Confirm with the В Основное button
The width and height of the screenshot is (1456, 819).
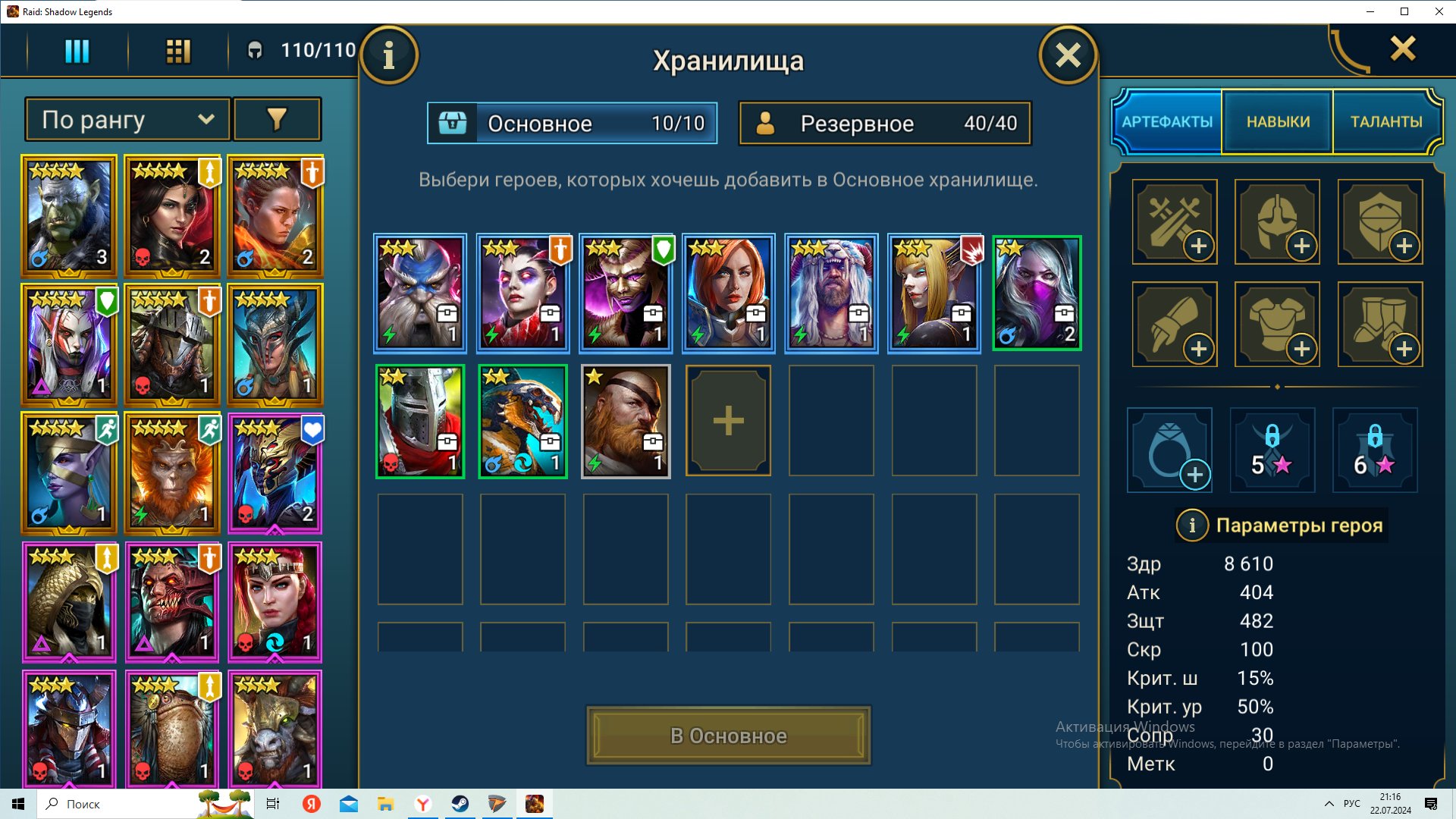pyautogui.click(x=728, y=736)
